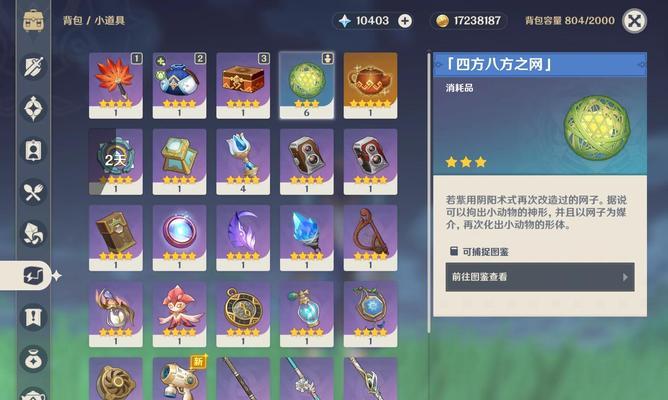Image resolution: width=668 pixels, height=400 pixels.
Task: Select the red maple leaf fan gadget
Action: [x=115, y=80]
